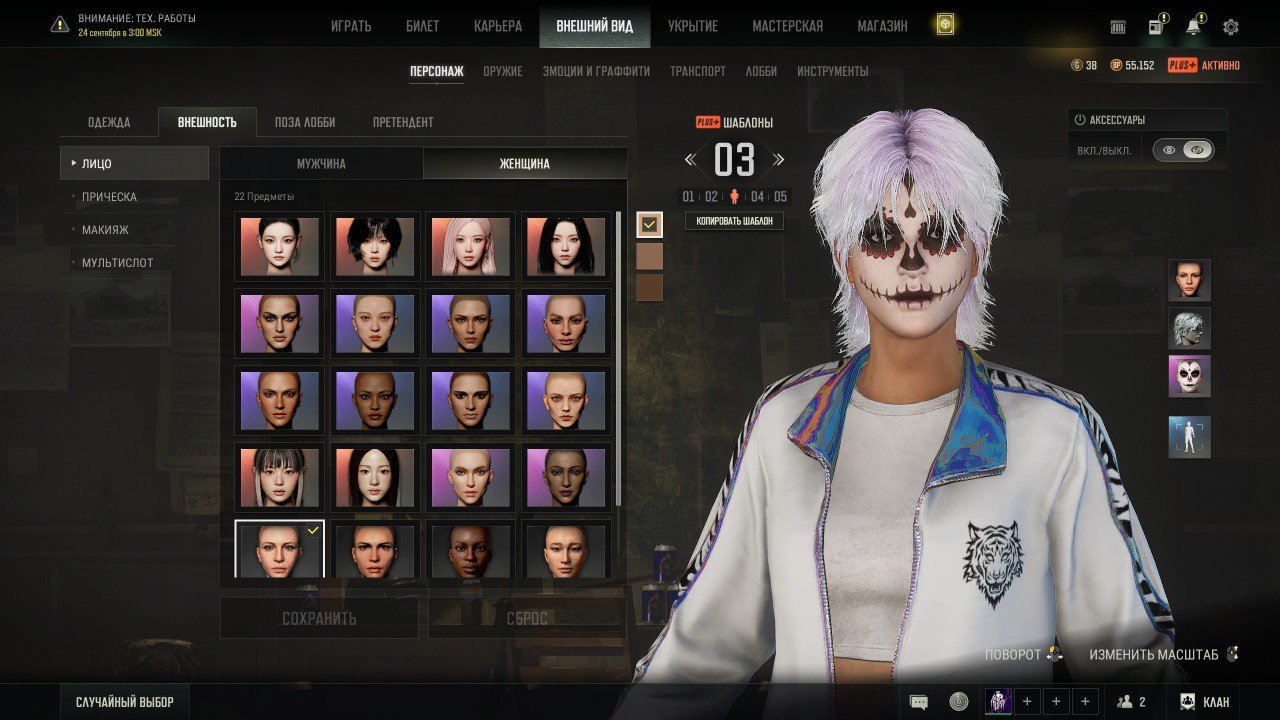Open the МАСТЕРСКАЯ menu
Image resolution: width=1280 pixels, height=720 pixels.
click(787, 26)
